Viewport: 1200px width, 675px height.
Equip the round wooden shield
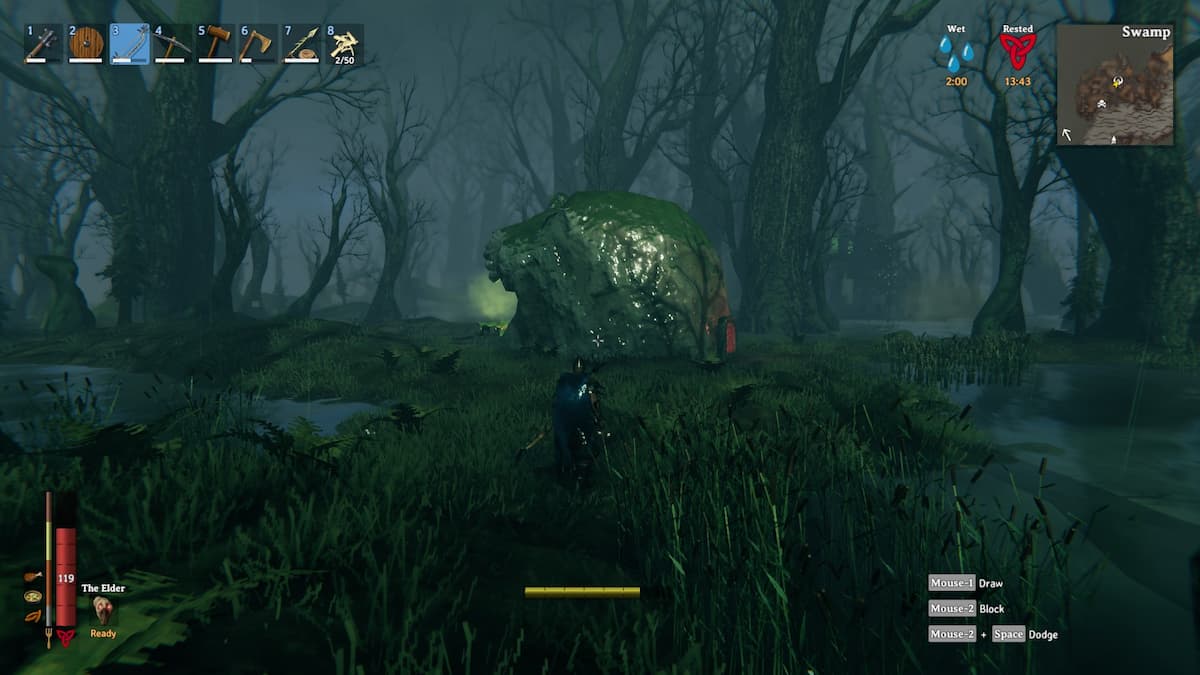[x=86, y=44]
